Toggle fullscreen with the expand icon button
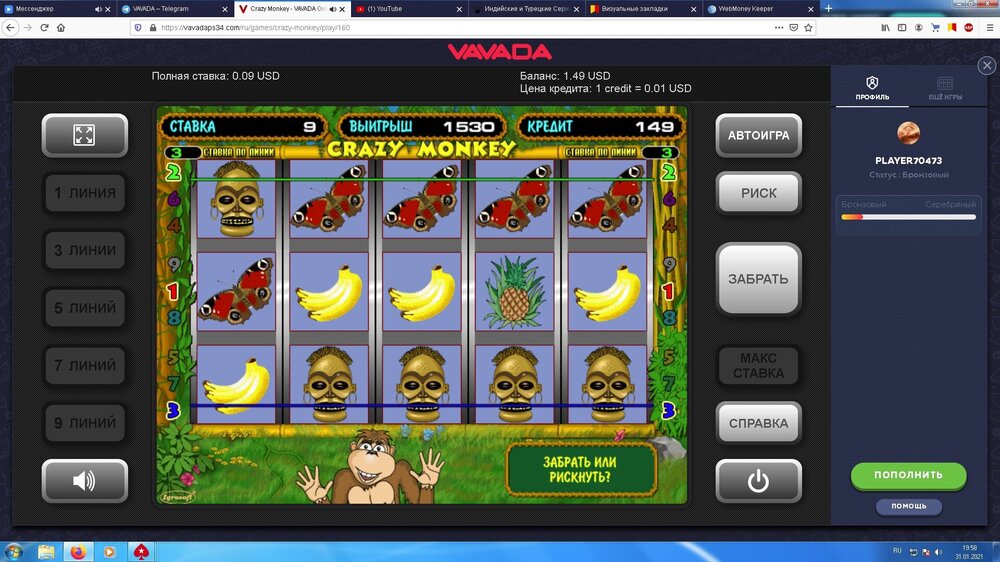Image resolution: width=1000 pixels, height=562 pixels. pyautogui.click(x=84, y=136)
